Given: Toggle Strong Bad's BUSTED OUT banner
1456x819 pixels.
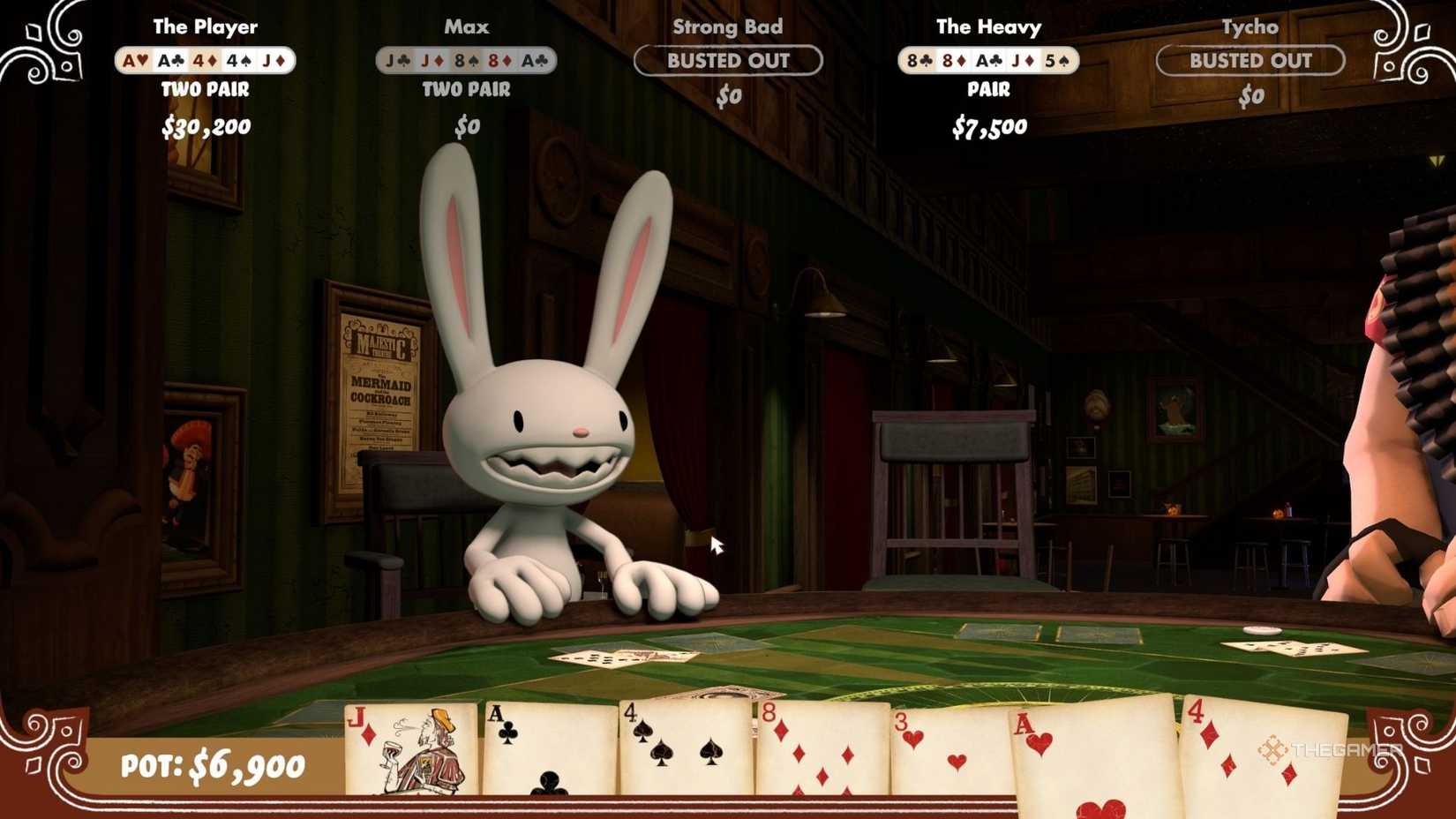Looking at the screenshot, I should (x=727, y=61).
